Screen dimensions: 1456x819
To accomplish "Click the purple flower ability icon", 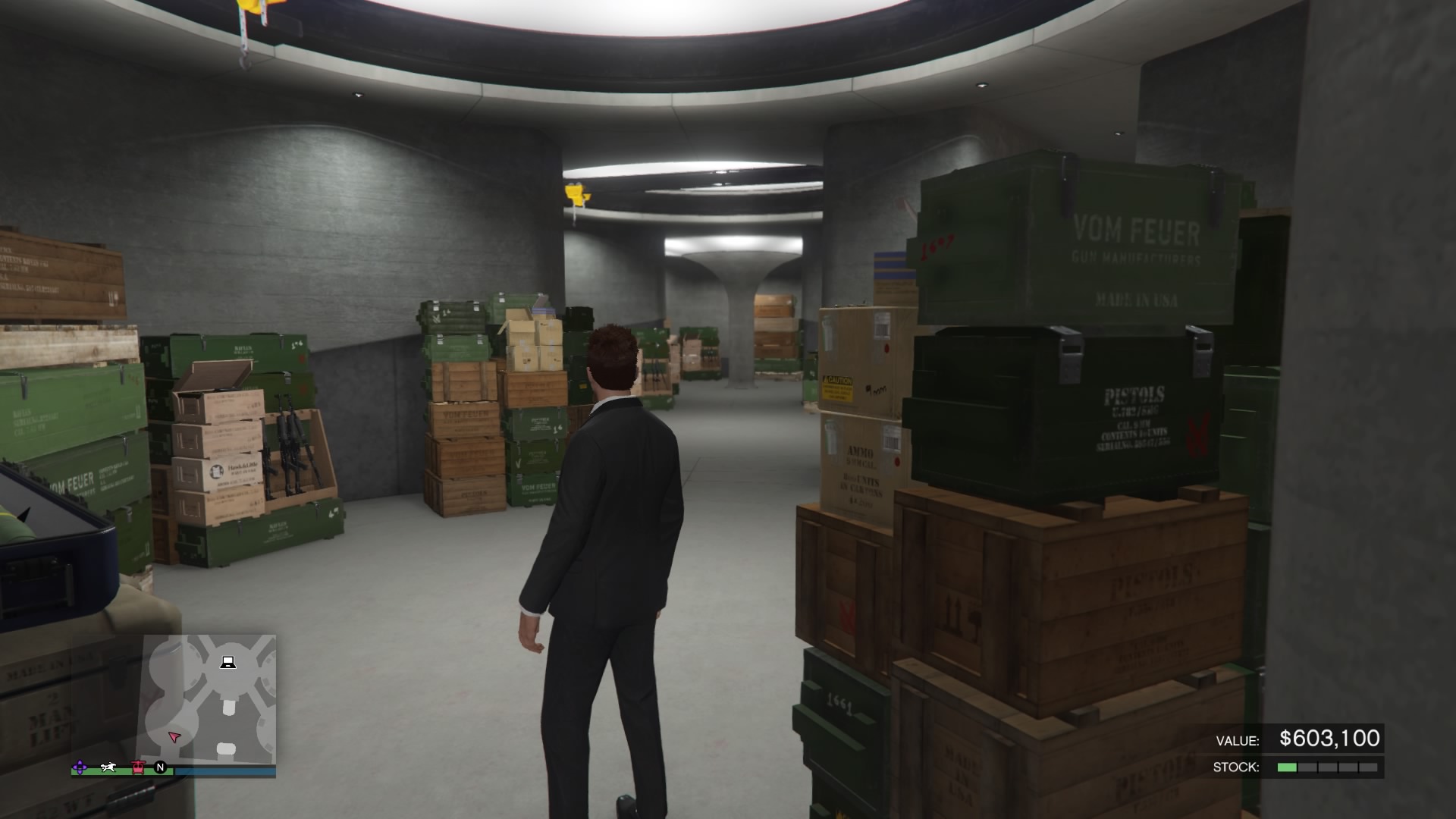I will pyautogui.click(x=81, y=768).
